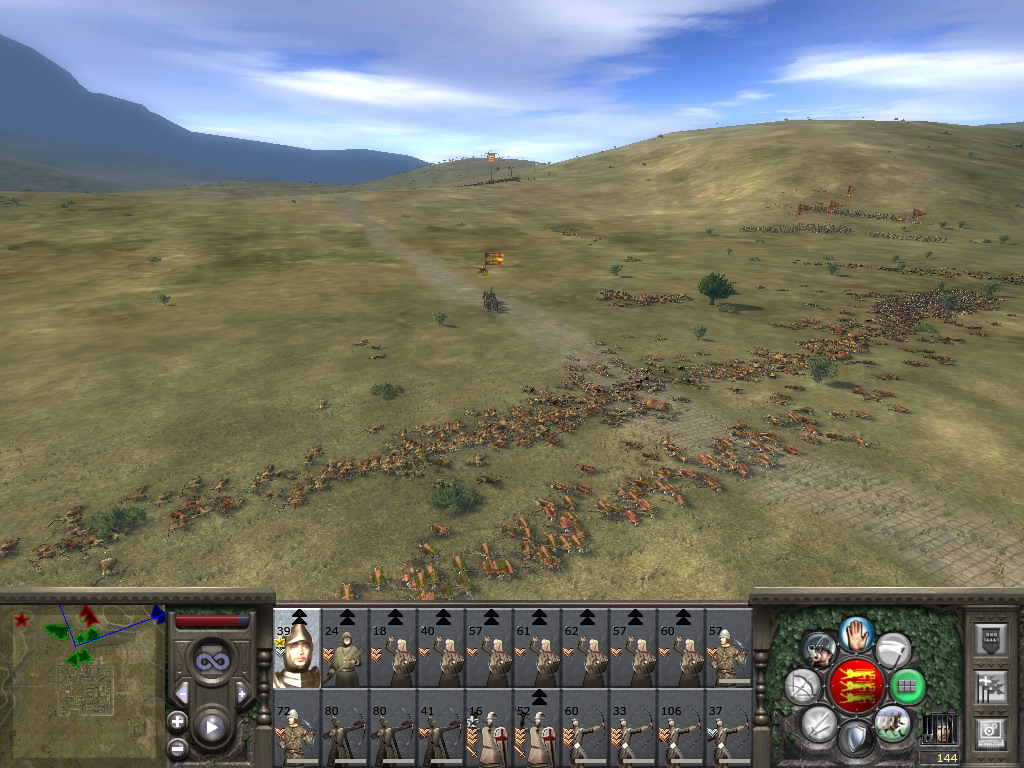Select the 37-man archer unit card
The width and height of the screenshot is (1024, 768).
tap(729, 727)
